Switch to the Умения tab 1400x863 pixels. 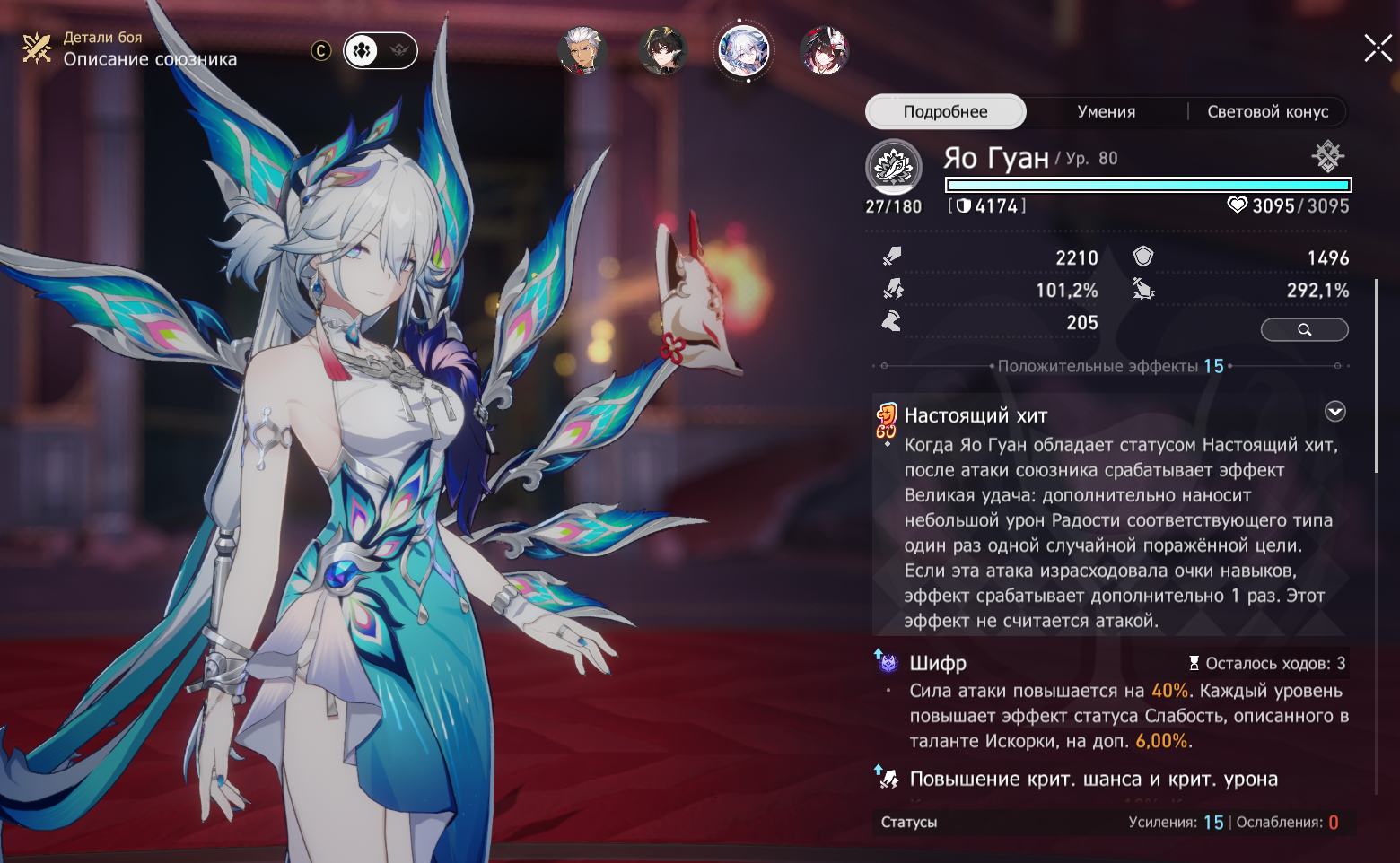click(1106, 112)
